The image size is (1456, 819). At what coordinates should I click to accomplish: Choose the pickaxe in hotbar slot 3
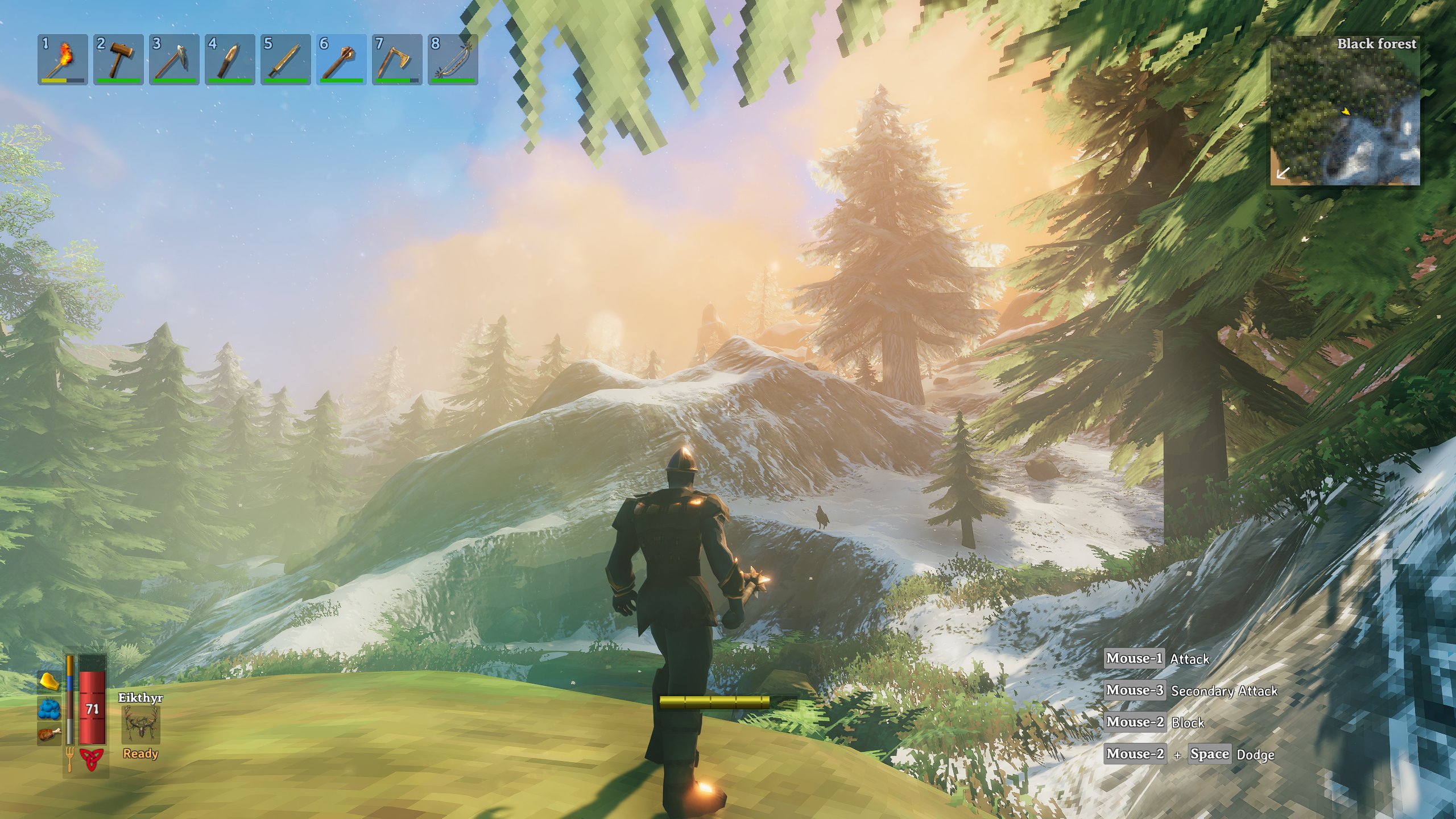tap(174, 59)
